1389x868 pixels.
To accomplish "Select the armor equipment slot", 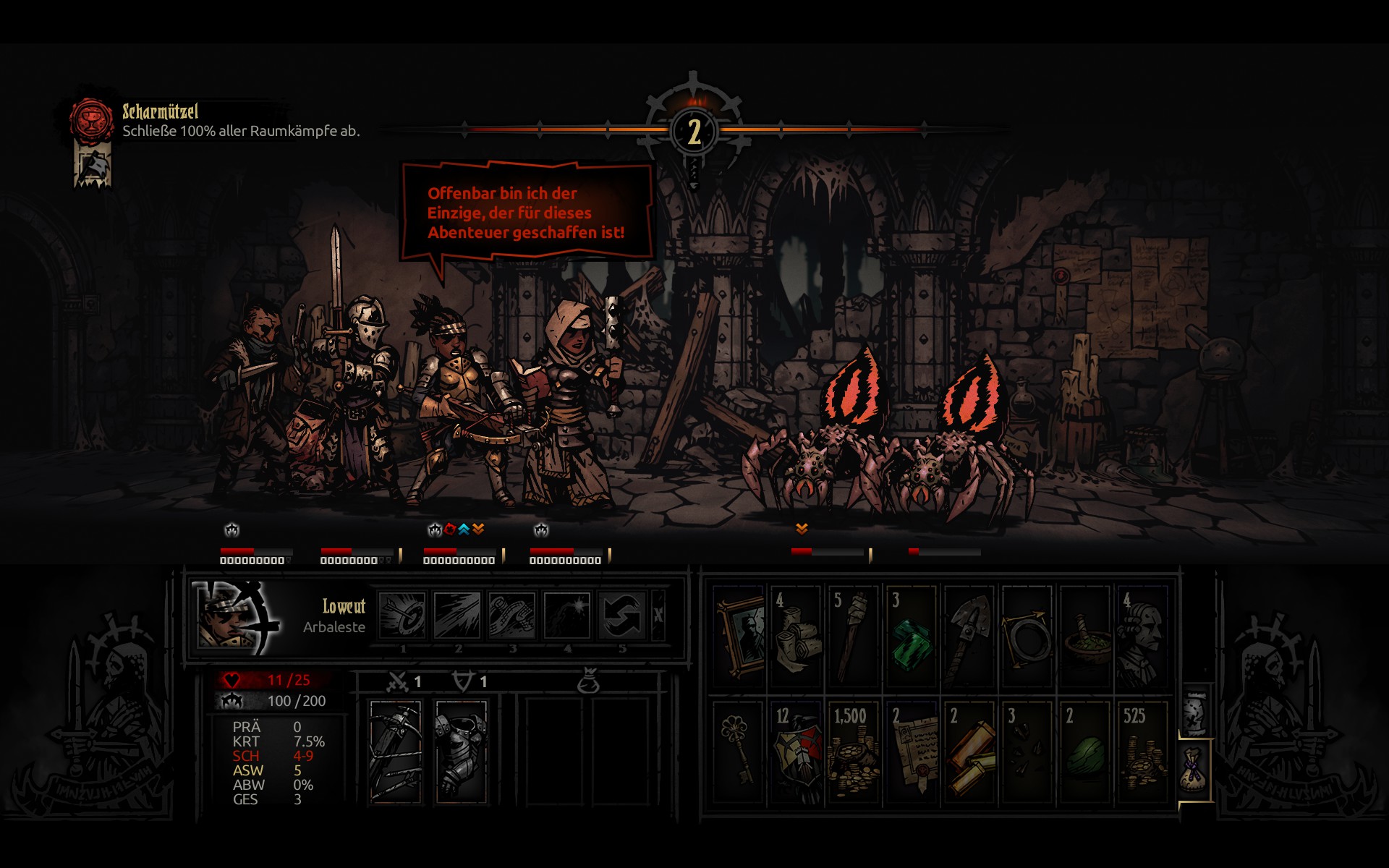I will 461,752.
